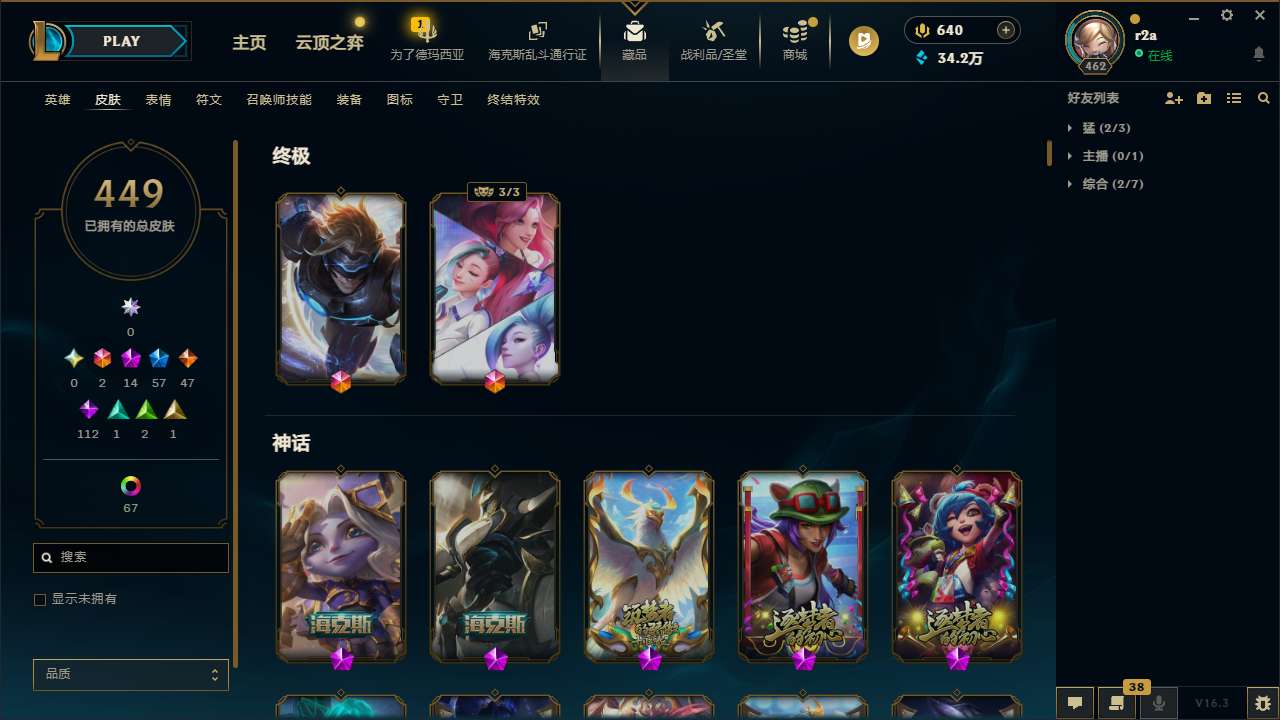Viewport: 1280px width, 720px height.
Task: Expand the 综合 (2/7) friend group
Action: click(x=1110, y=183)
